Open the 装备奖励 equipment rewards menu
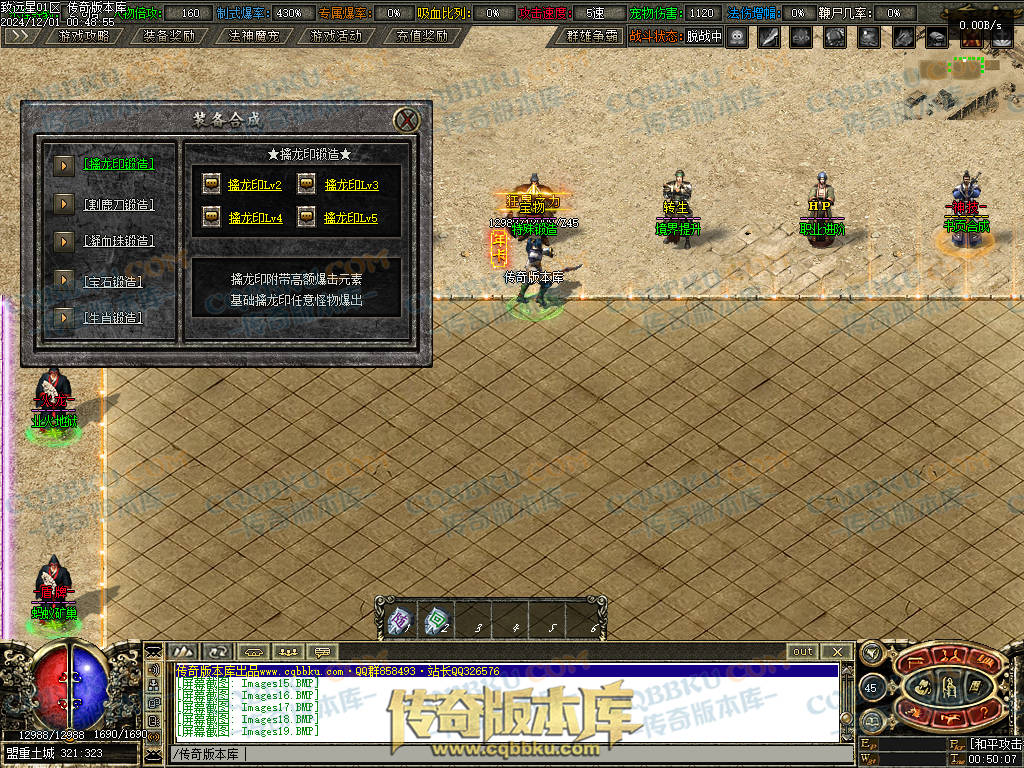1024x768 pixels. pyautogui.click(x=168, y=36)
